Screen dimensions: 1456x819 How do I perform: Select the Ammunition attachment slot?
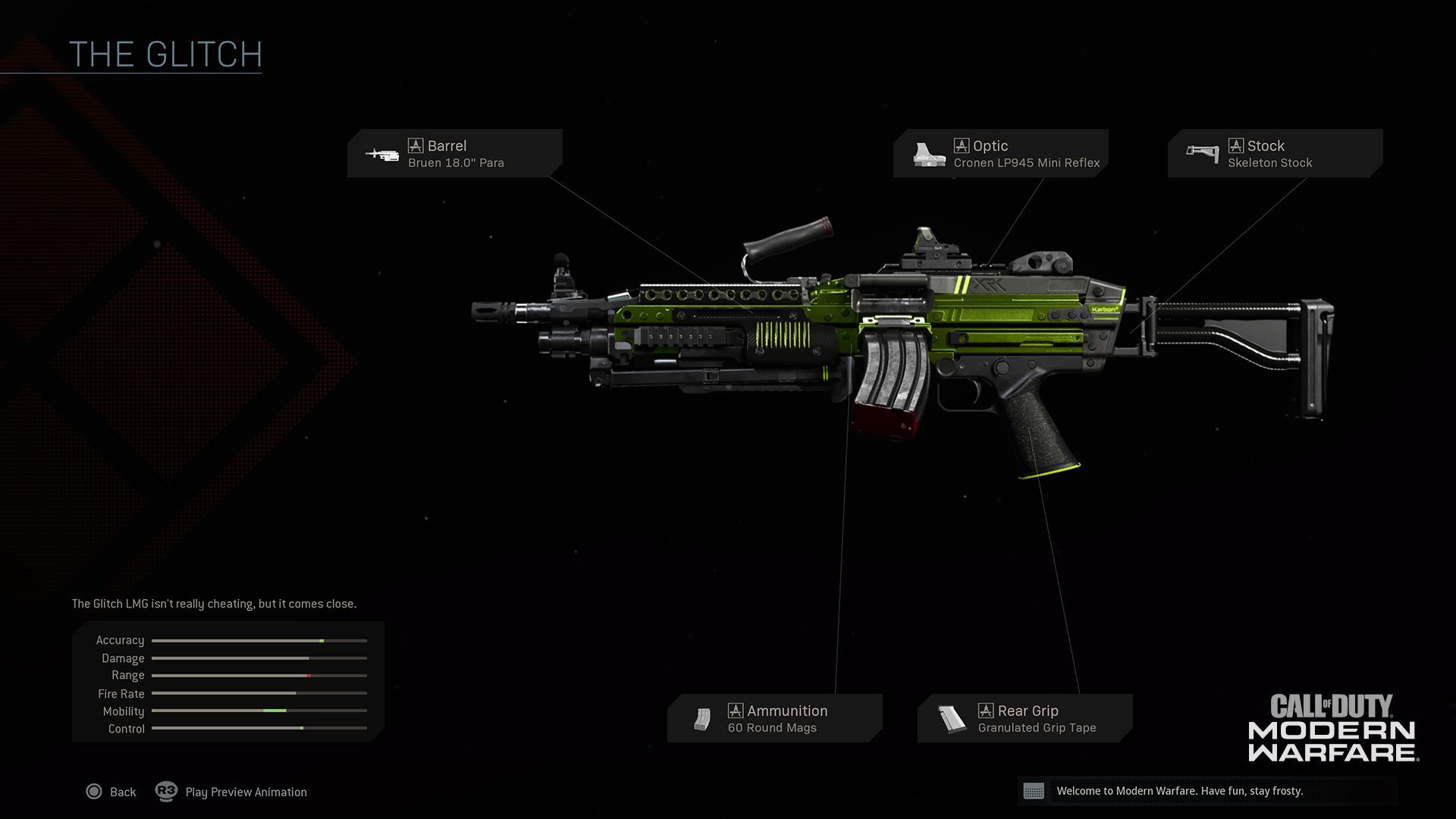click(774, 718)
